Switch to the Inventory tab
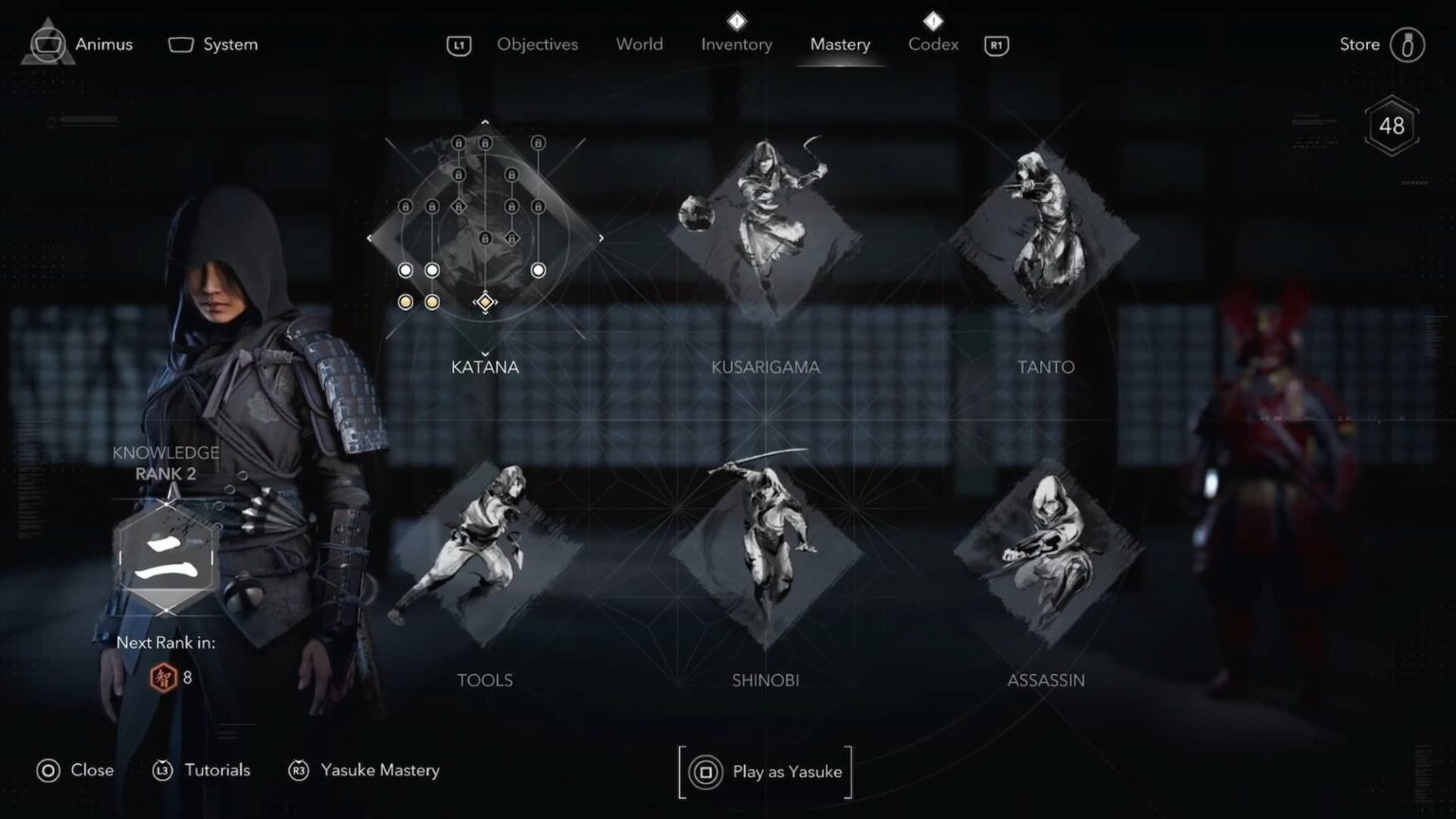This screenshot has width=1456, height=819. (x=737, y=44)
